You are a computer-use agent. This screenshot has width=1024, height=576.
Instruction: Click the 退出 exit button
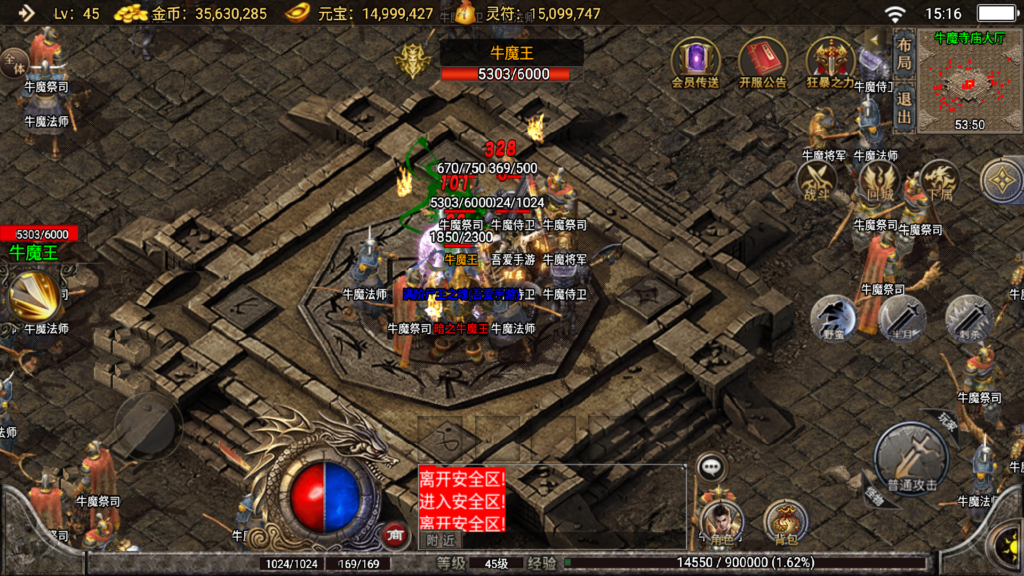point(903,107)
